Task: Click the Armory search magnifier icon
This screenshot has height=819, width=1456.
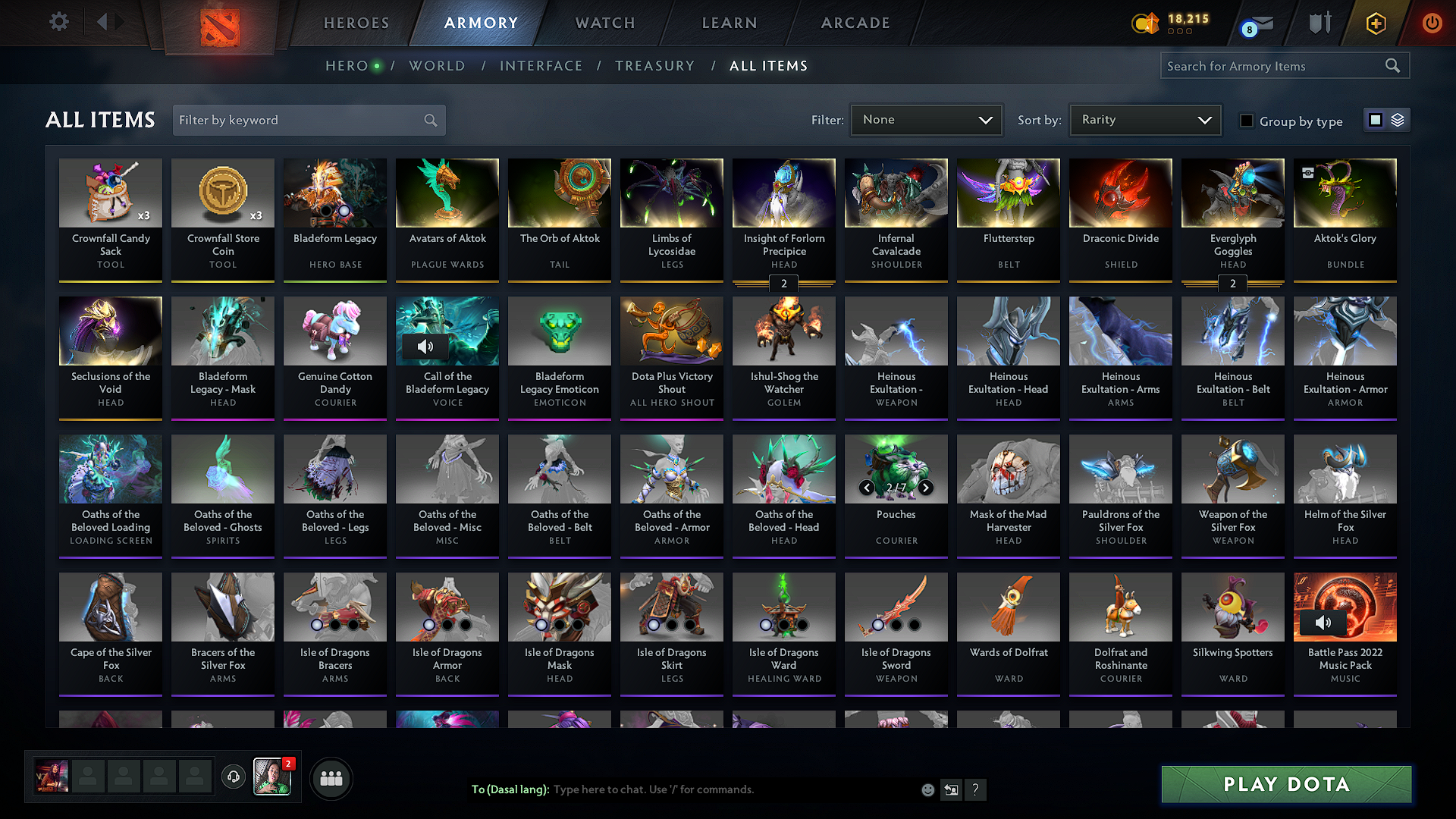Action: (x=1392, y=65)
